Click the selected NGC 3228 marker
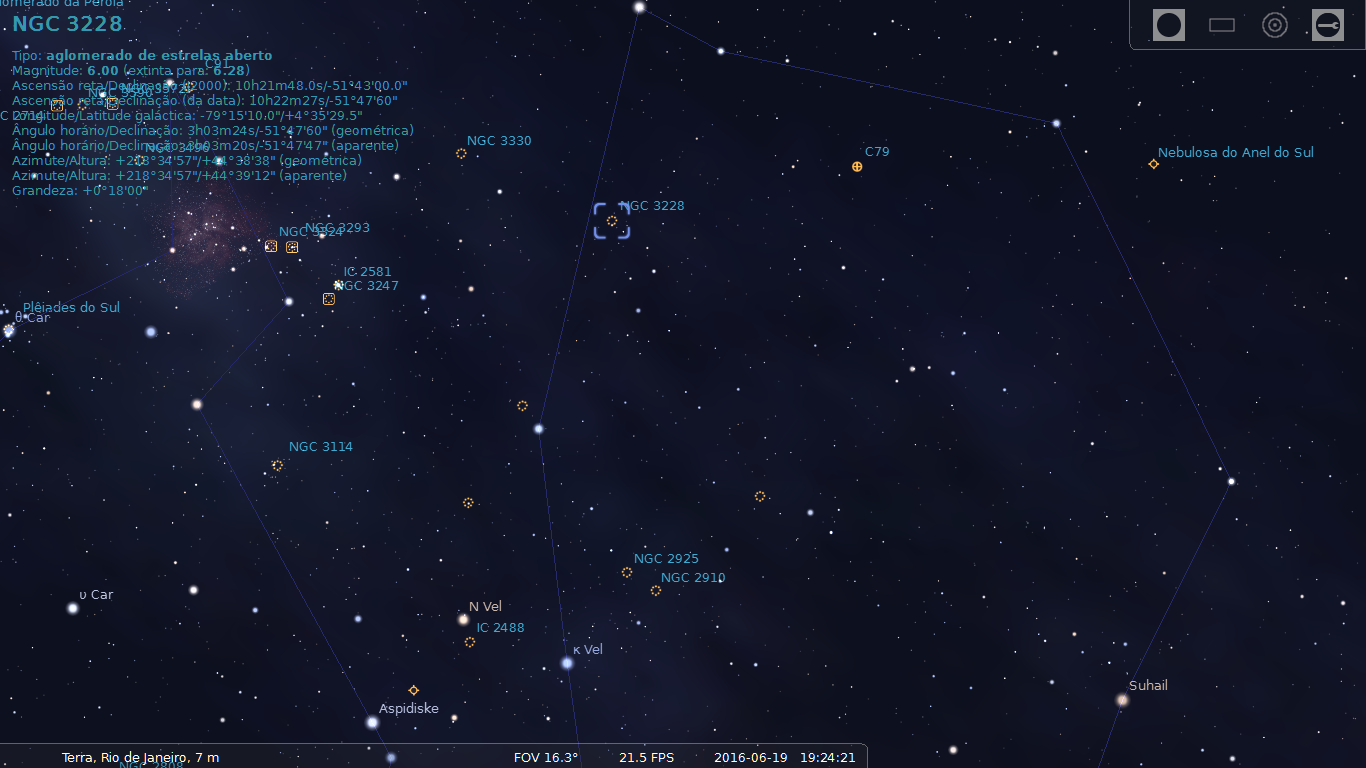 tap(611, 219)
